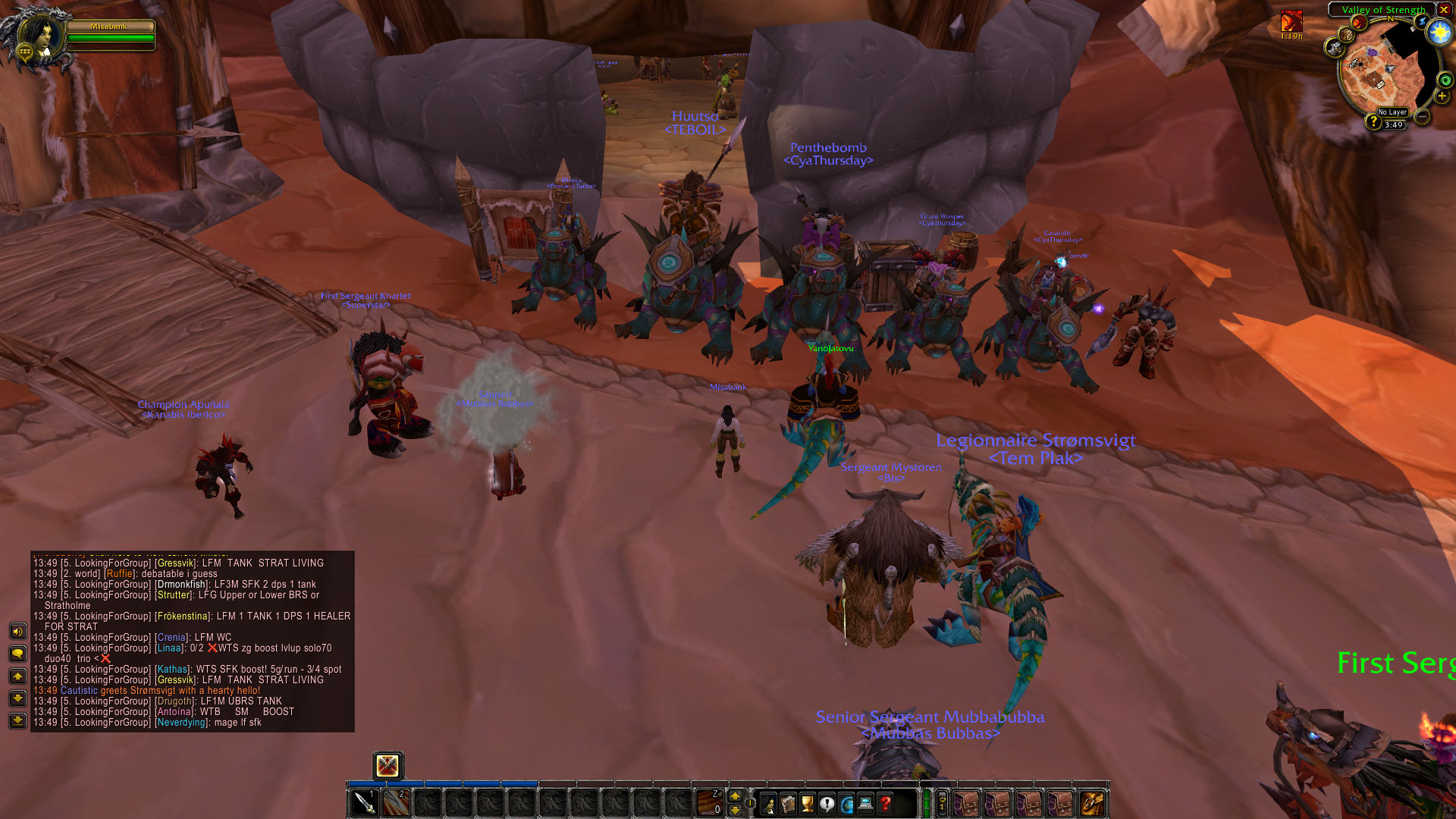
Task: Open the character info micro button
Action: pos(769,804)
